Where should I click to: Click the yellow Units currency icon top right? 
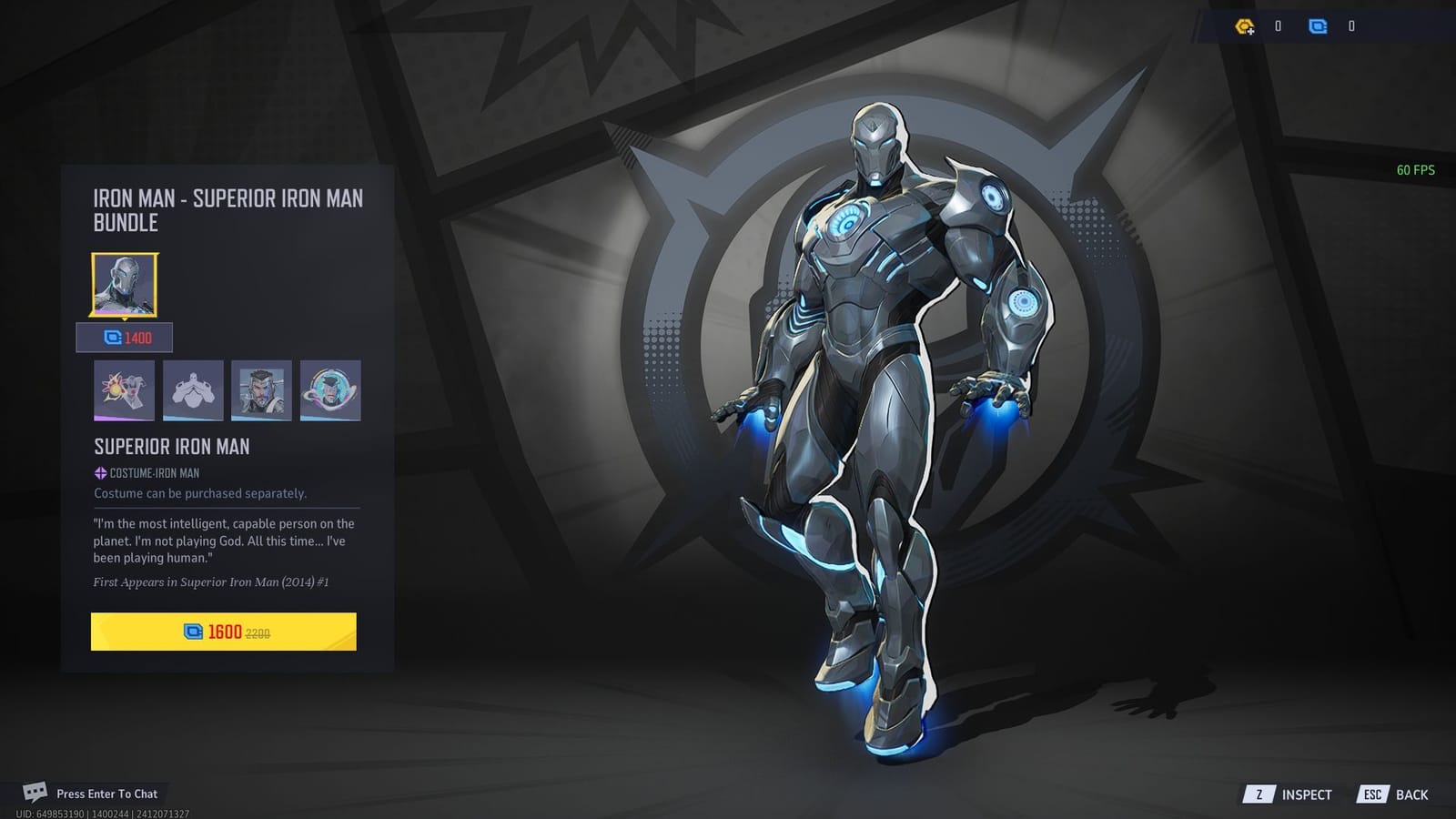pyautogui.click(x=1246, y=26)
